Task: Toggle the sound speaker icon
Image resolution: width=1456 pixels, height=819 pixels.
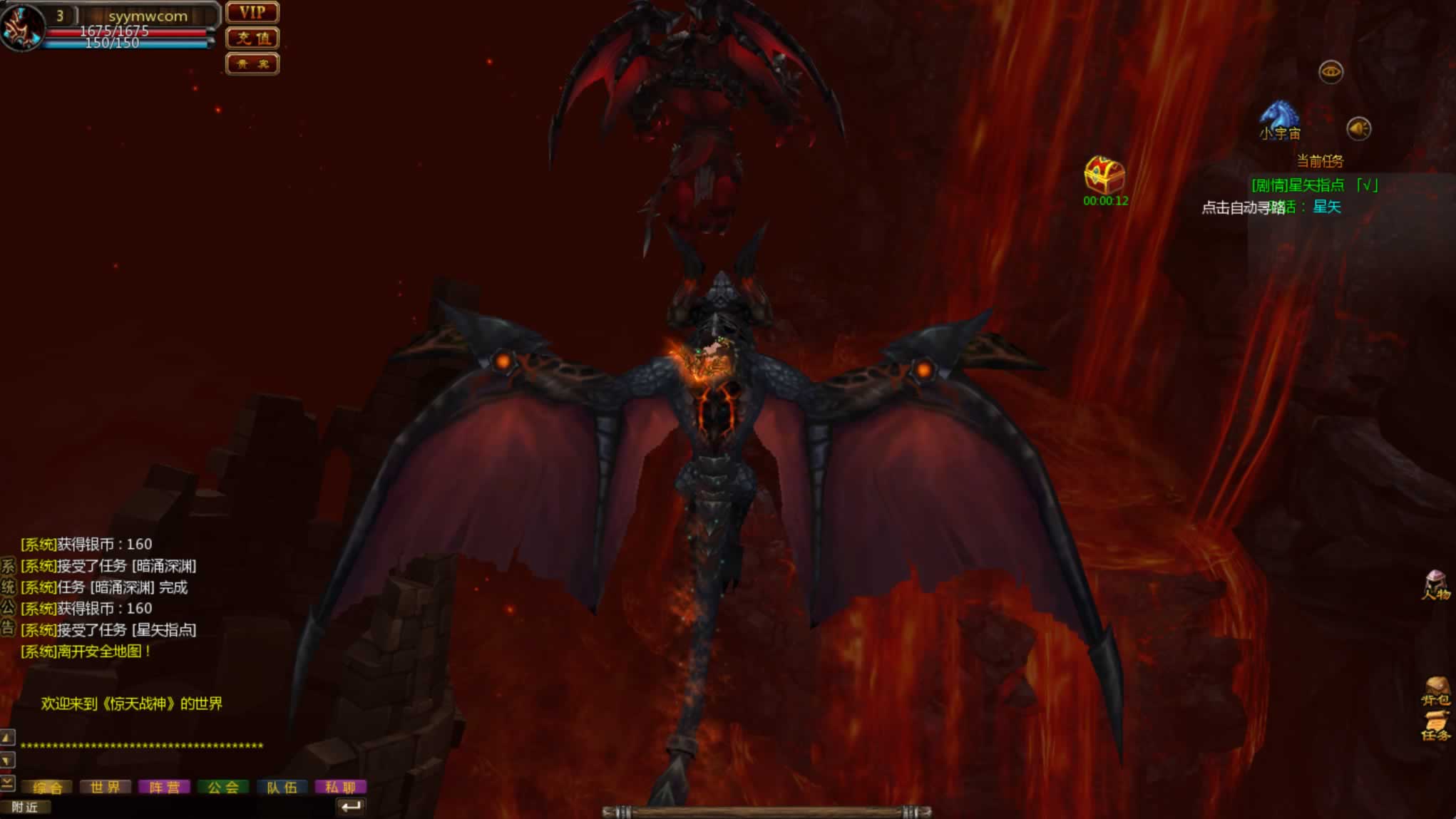Action: [1358, 129]
